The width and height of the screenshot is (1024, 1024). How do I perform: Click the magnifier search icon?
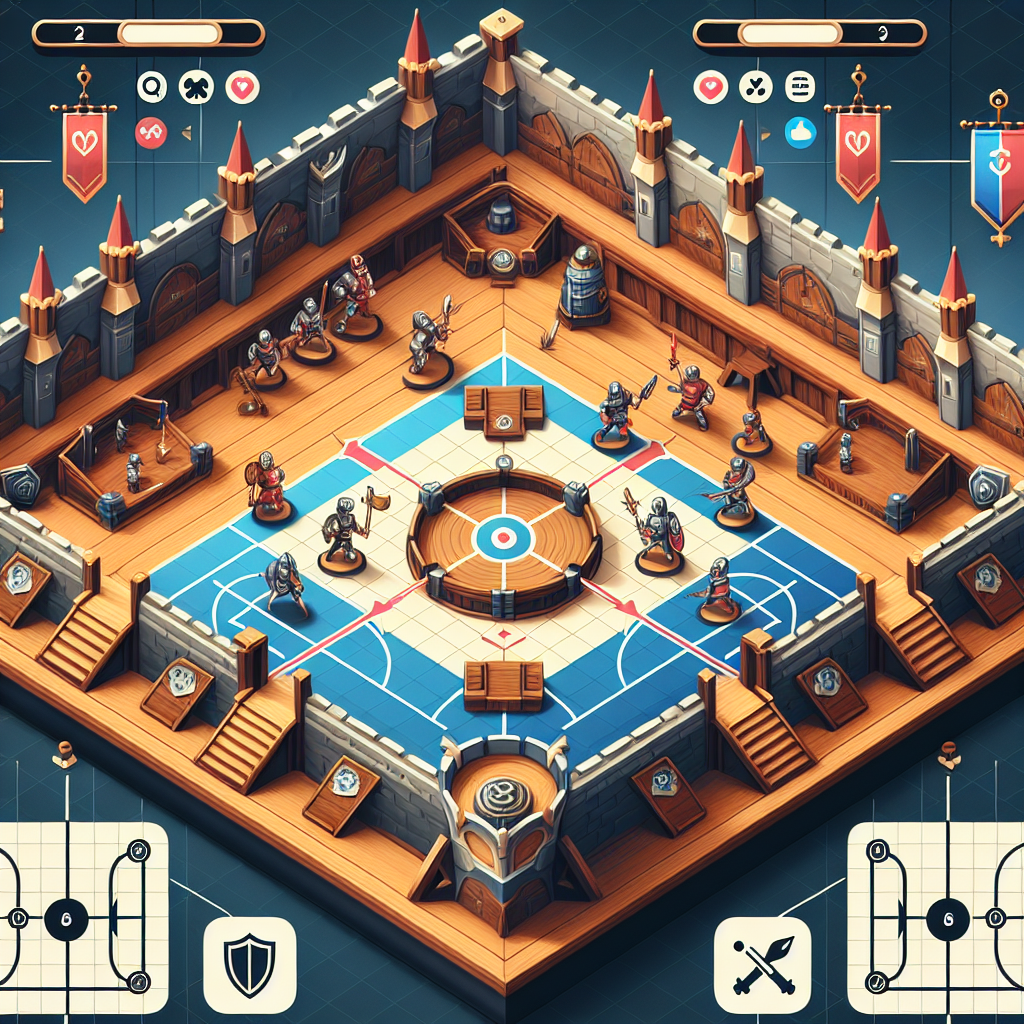pos(151,87)
